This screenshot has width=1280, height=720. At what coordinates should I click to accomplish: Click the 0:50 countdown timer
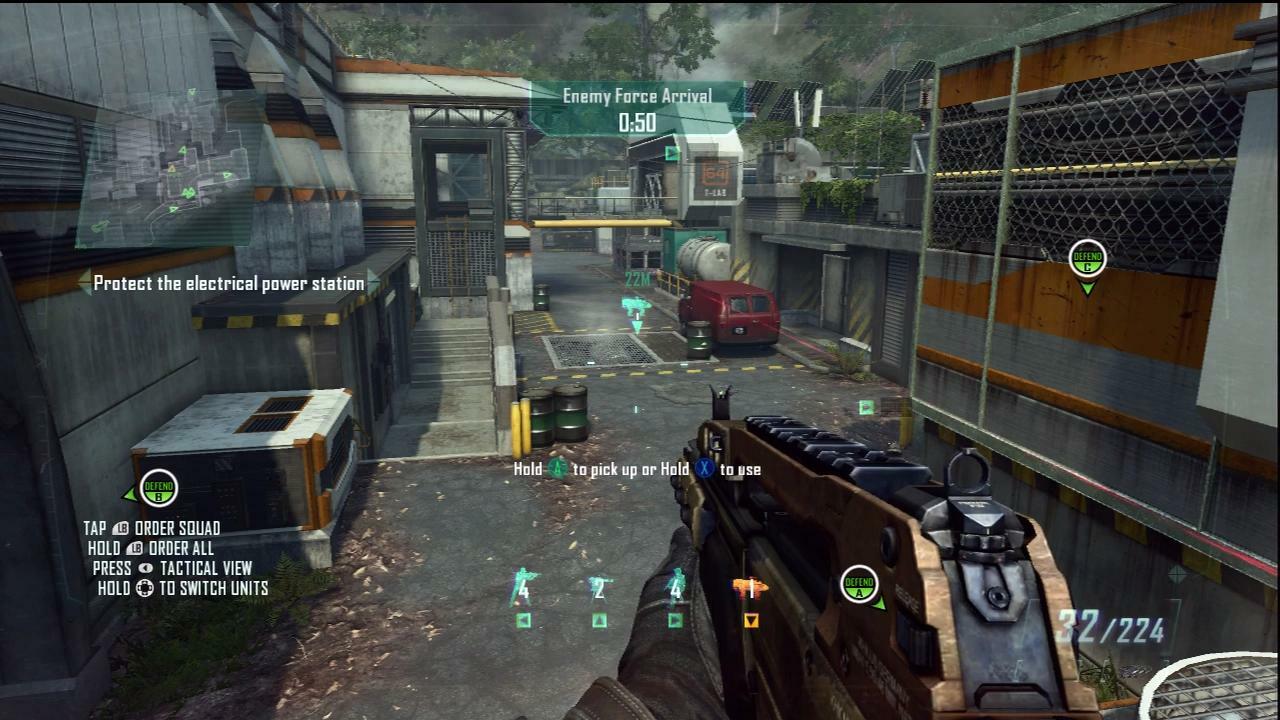pos(637,120)
